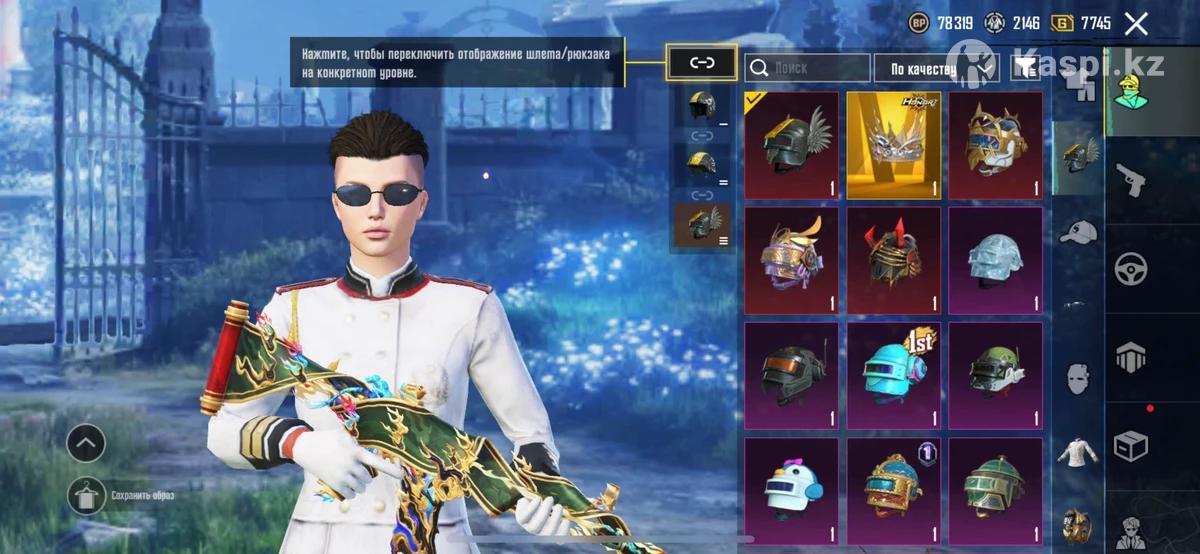Save the outfit with Сохранить образ
Image resolution: width=1200 pixels, height=554 pixels.
[87, 496]
